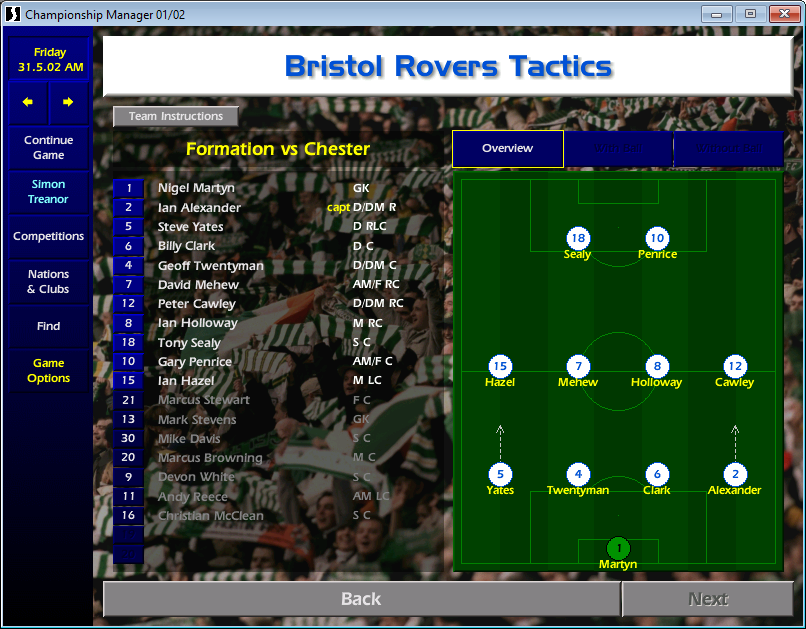Open the Team Instructions panel

175,116
